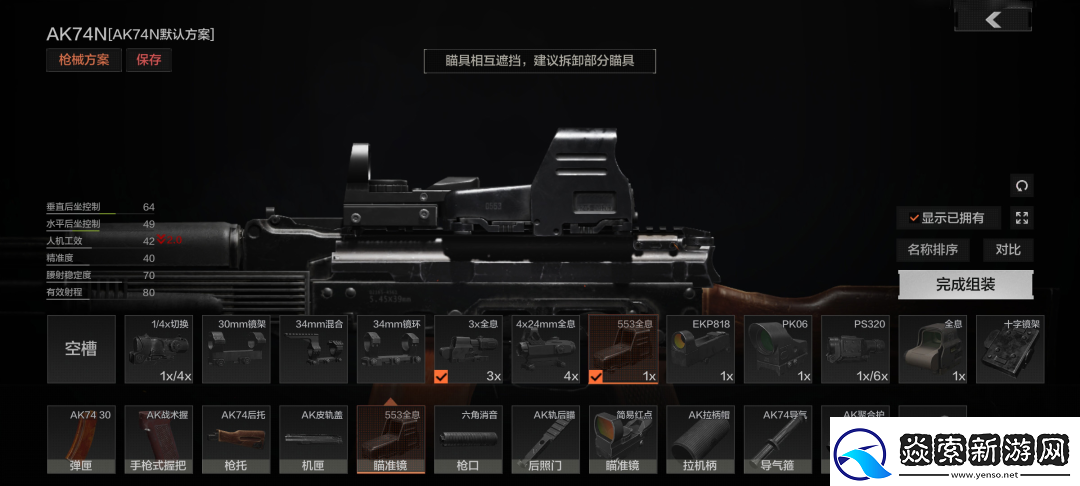Viewport: 1080px width, 486px height.
Task: Switch to the 枪口 muzzle slot
Action: point(468,439)
